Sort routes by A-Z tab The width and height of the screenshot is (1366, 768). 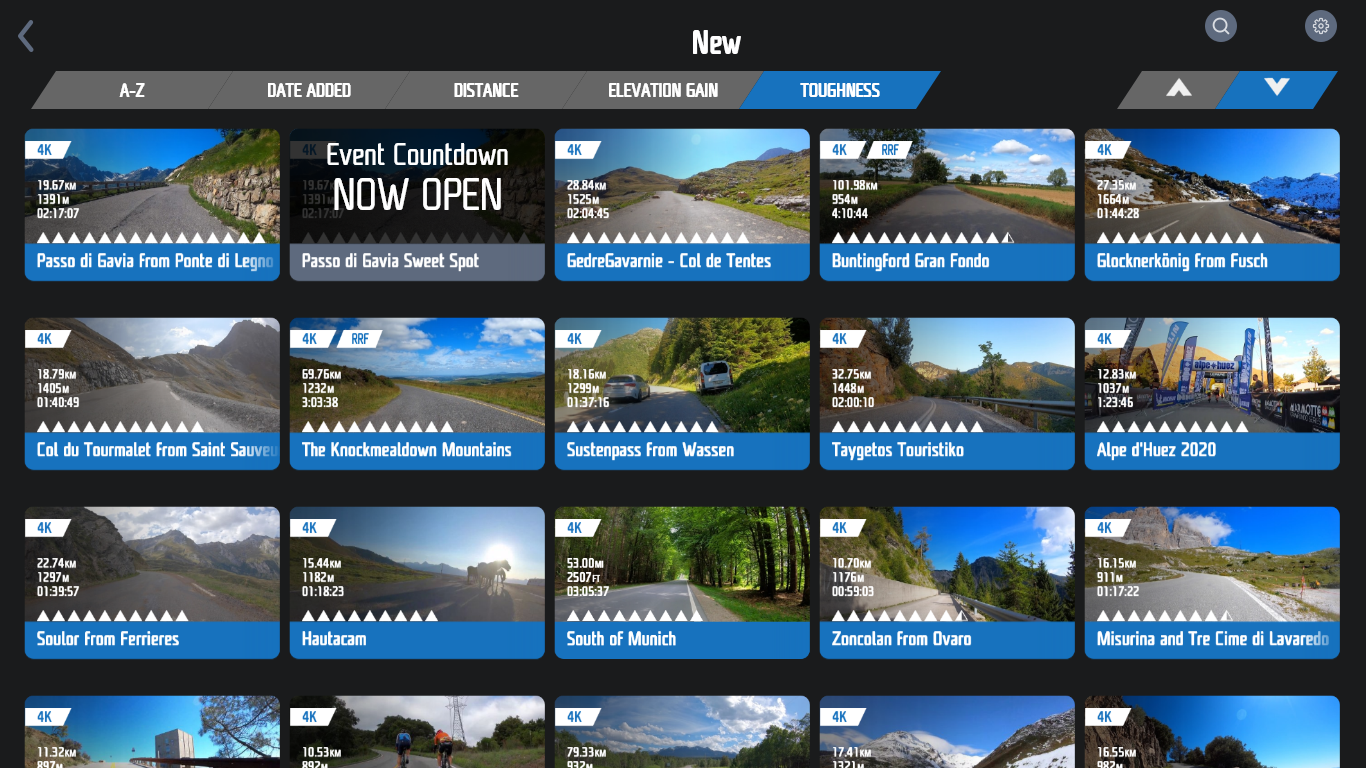[x=132, y=90]
